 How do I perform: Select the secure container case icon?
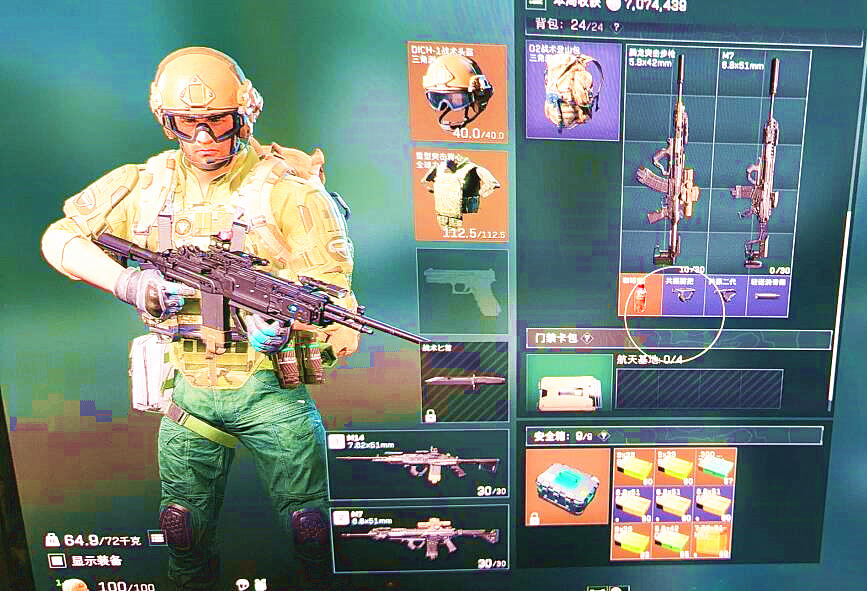pos(566,485)
